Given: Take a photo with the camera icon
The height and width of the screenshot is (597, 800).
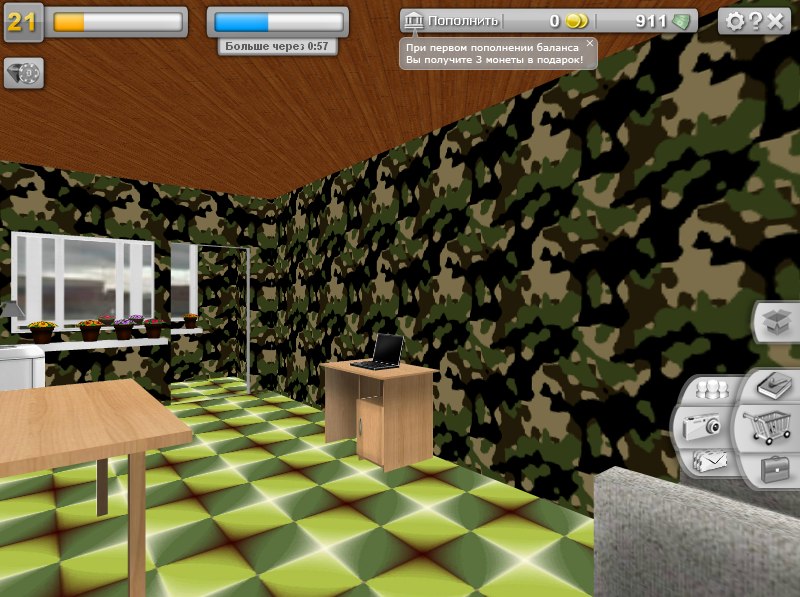Looking at the screenshot, I should click(701, 427).
